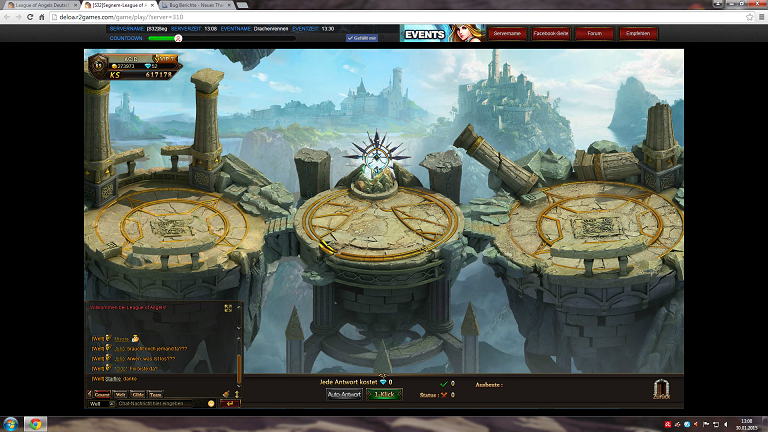Expand the chat window with the corner icon

228,308
